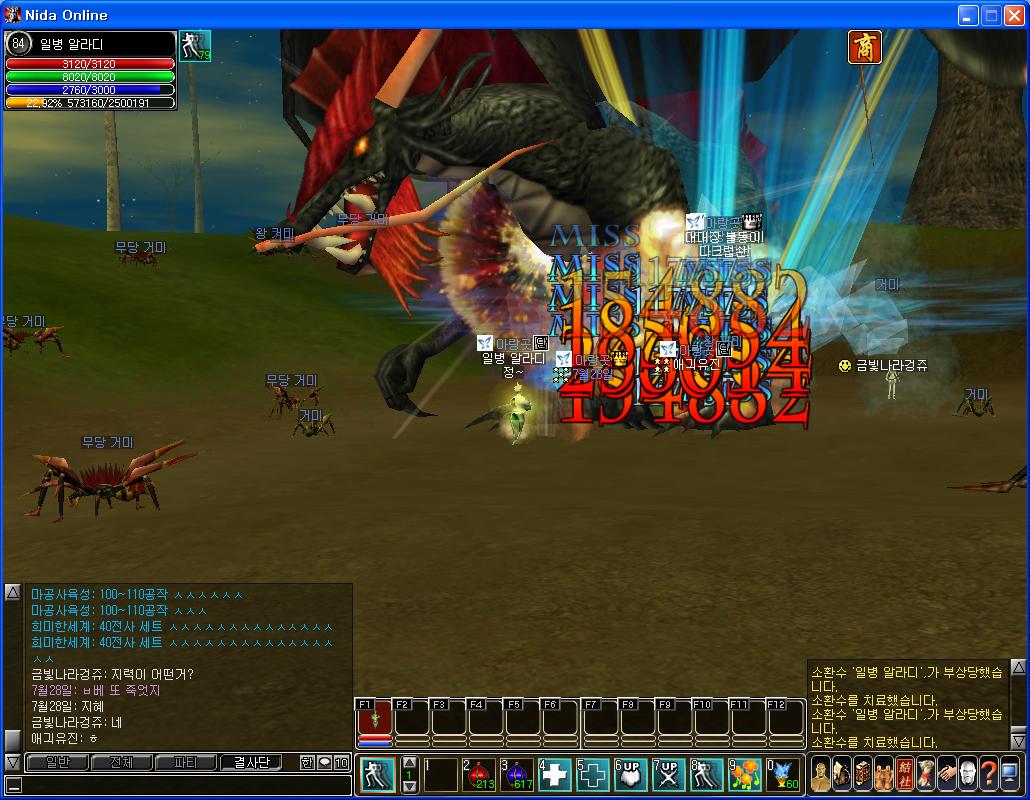
Task: Click the speech bubble chat option button
Action: tap(324, 763)
